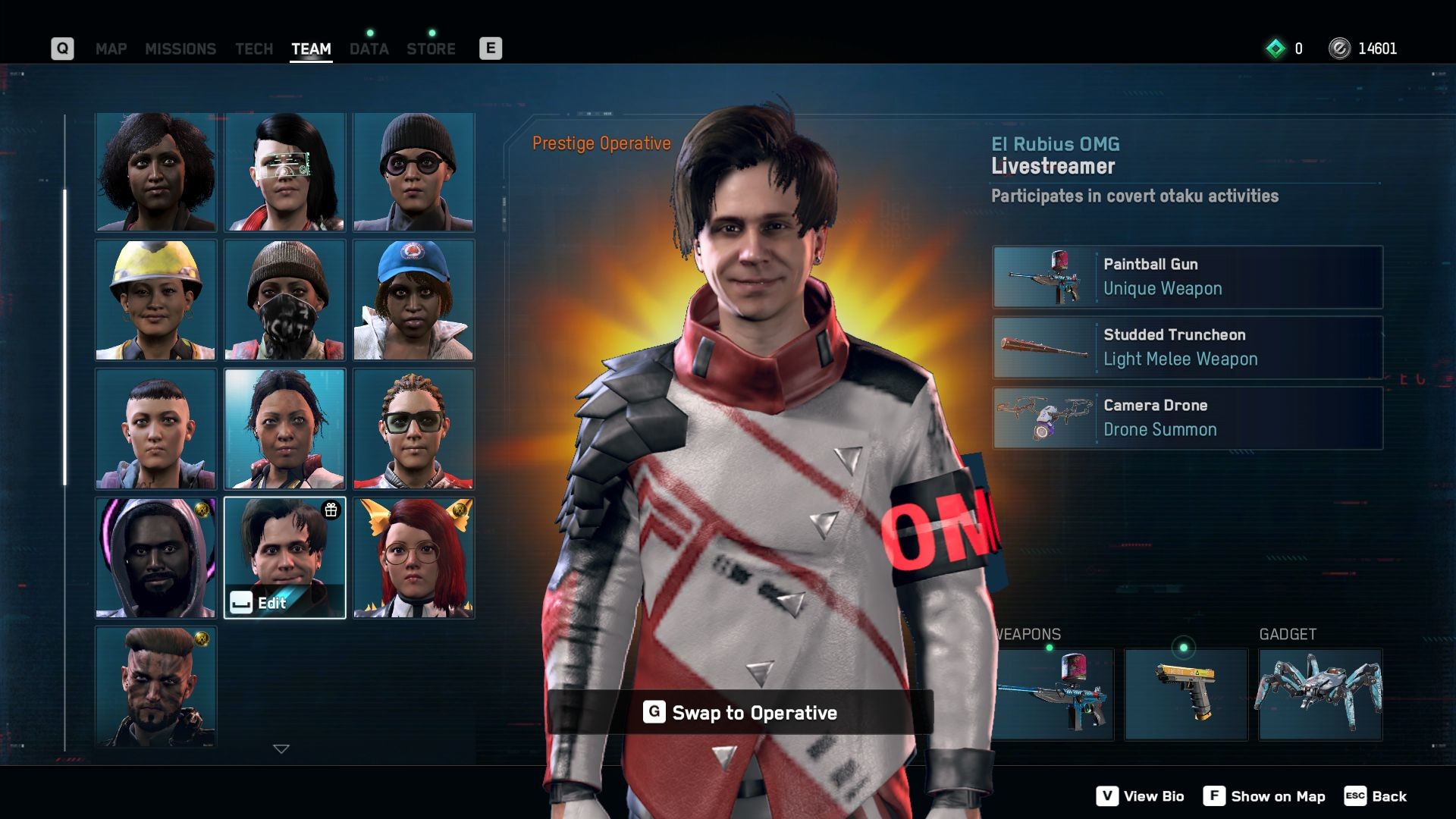Click the spiderbot under GADGET
Viewport: 1456px width, 819px height.
1319,693
